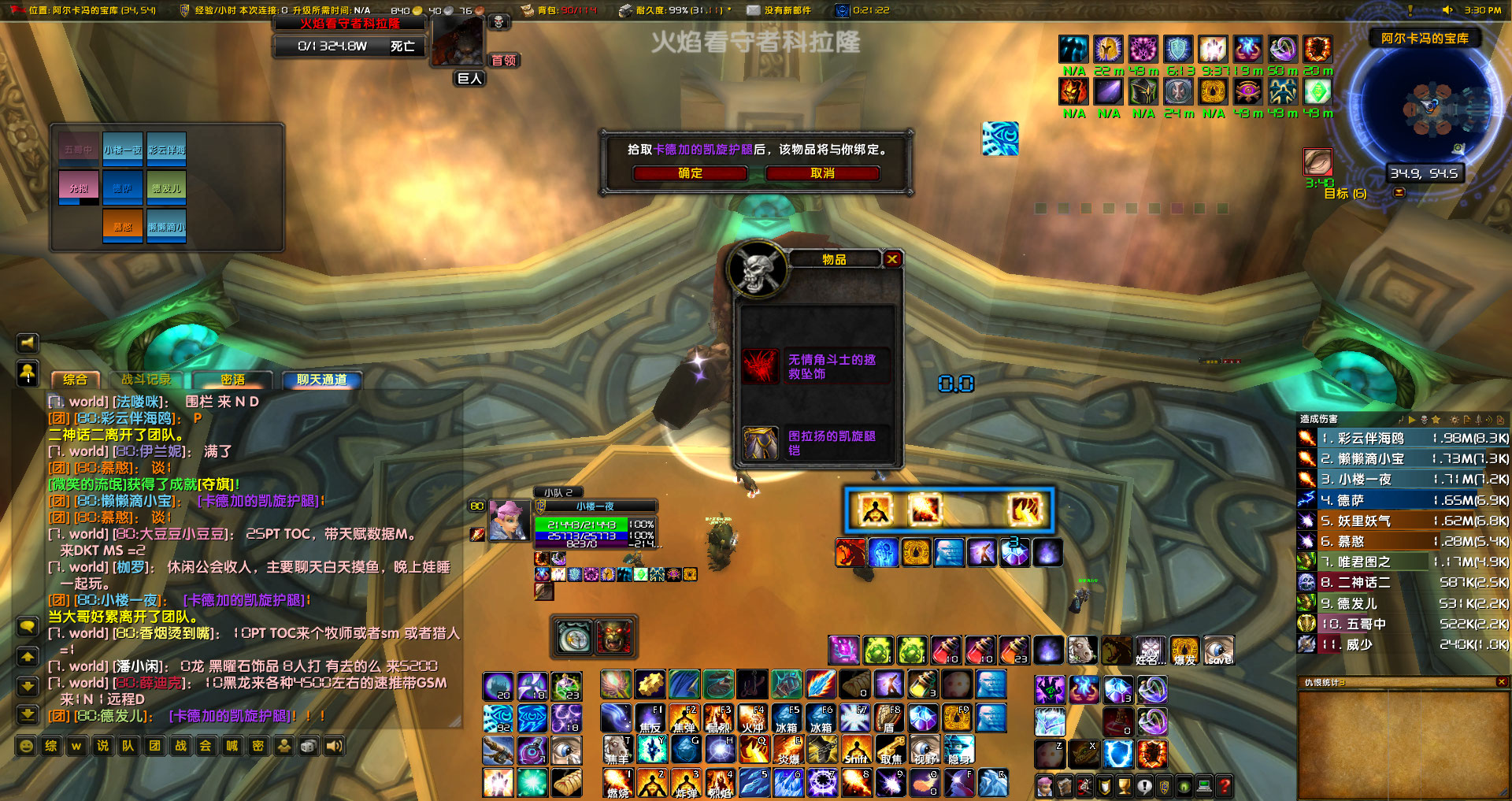Switch to the 密语 whisper tab
The image size is (1512, 801).
pos(232,380)
